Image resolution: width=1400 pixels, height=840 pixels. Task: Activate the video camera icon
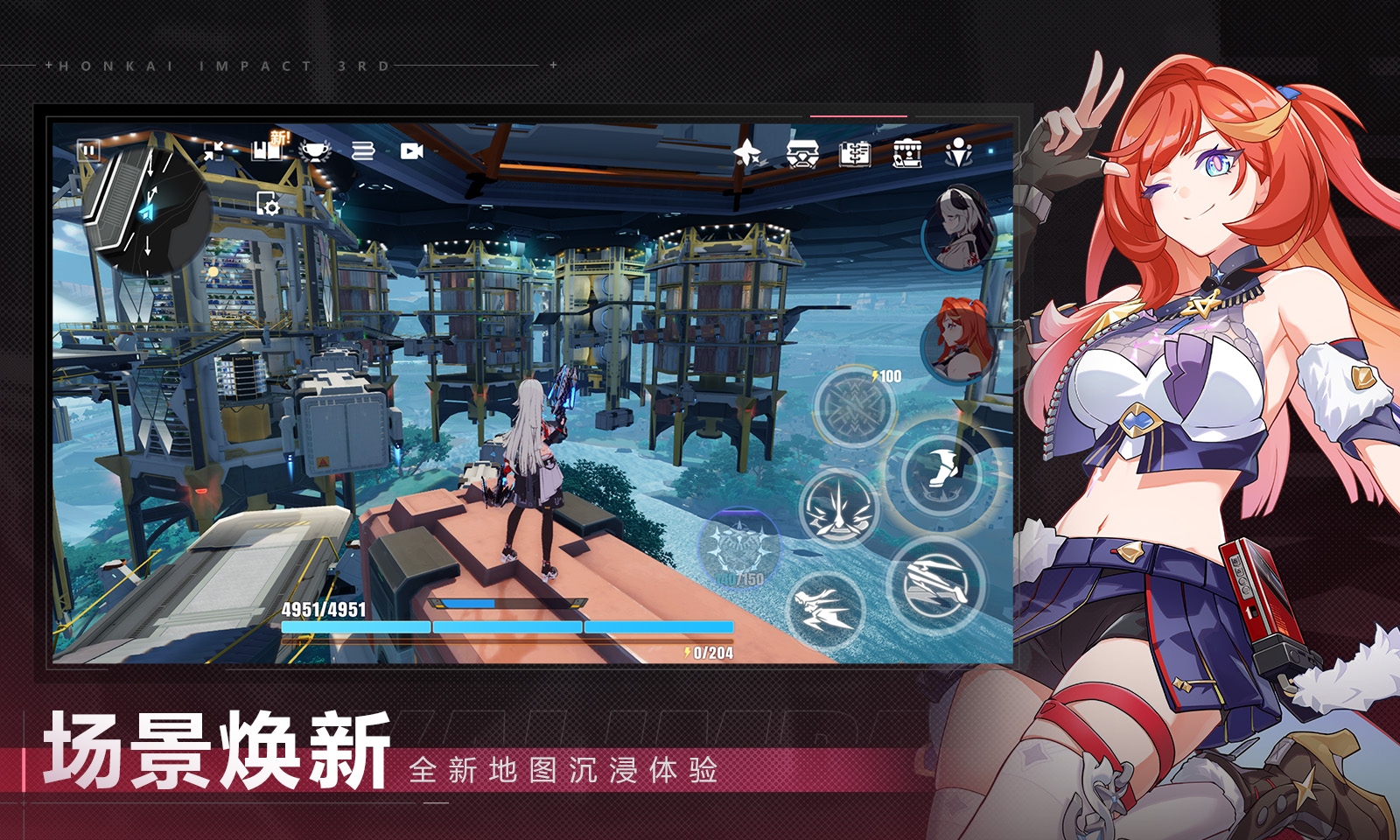(x=411, y=151)
